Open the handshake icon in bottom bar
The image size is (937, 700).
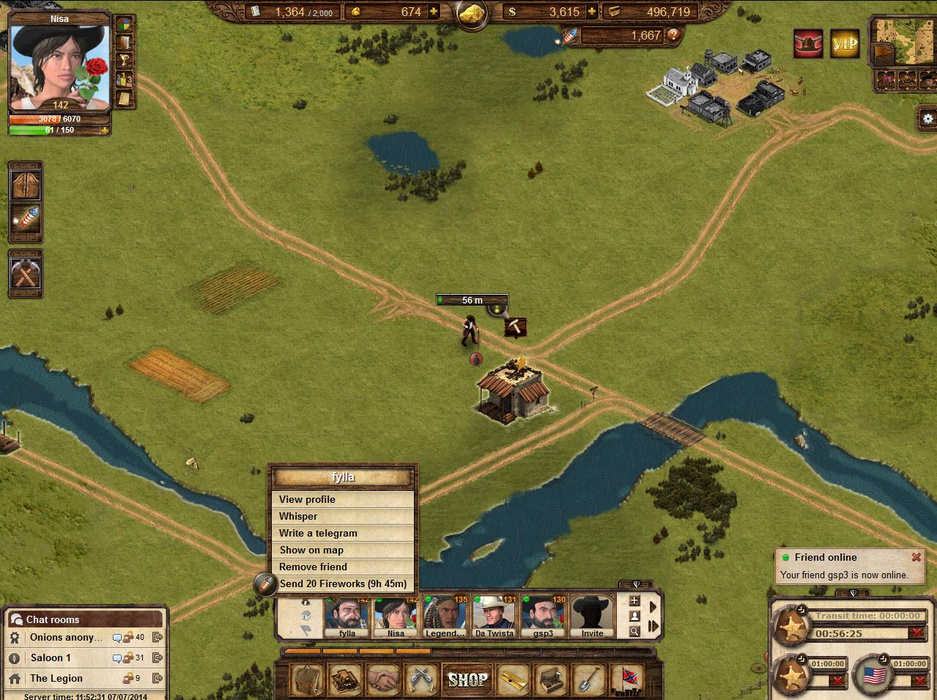pyautogui.click(x=381, y=679)
